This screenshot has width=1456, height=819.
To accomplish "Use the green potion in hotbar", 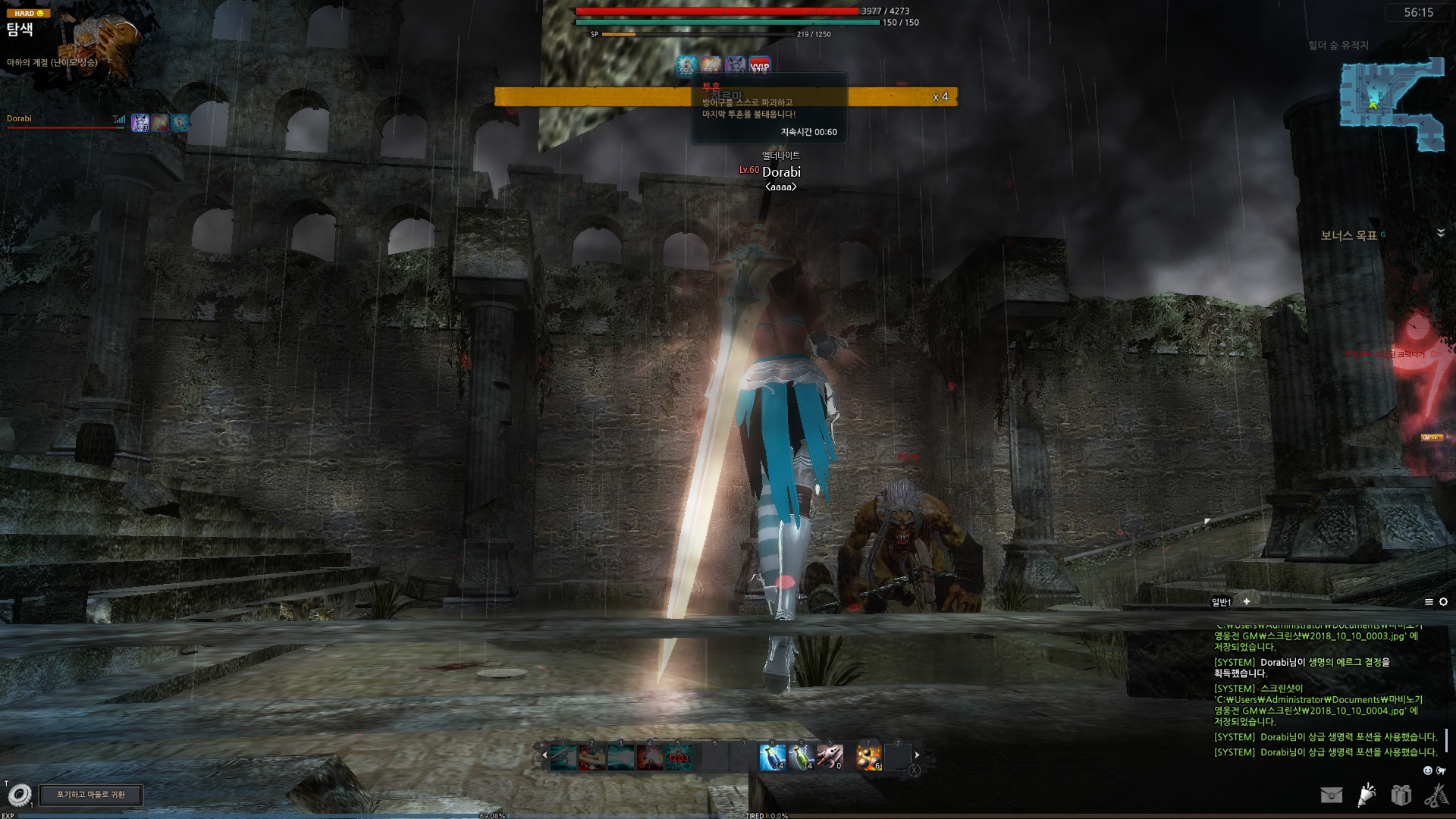I will click(x=801, y=757).
